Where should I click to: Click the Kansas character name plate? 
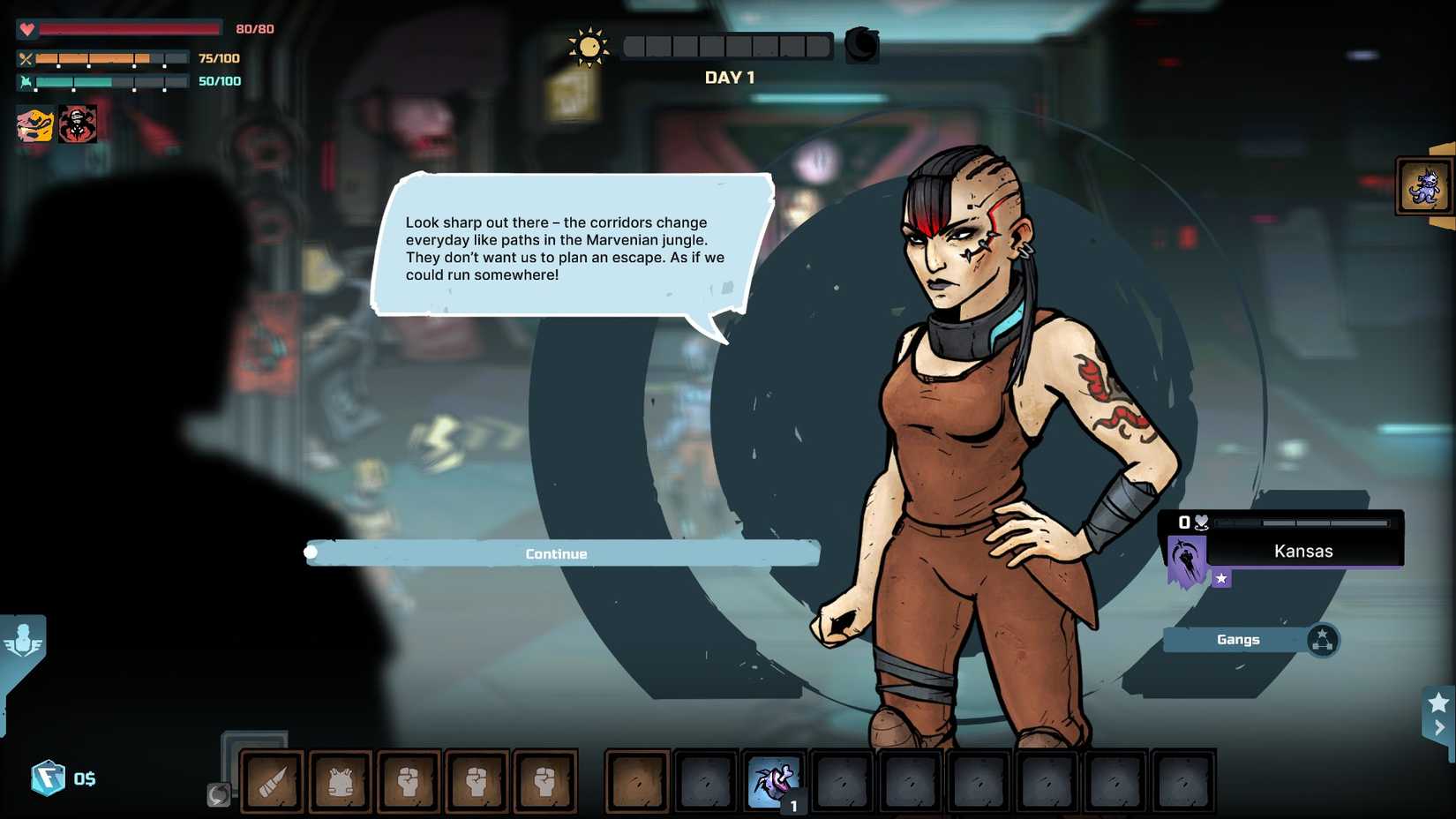[x=1303, y=552]
